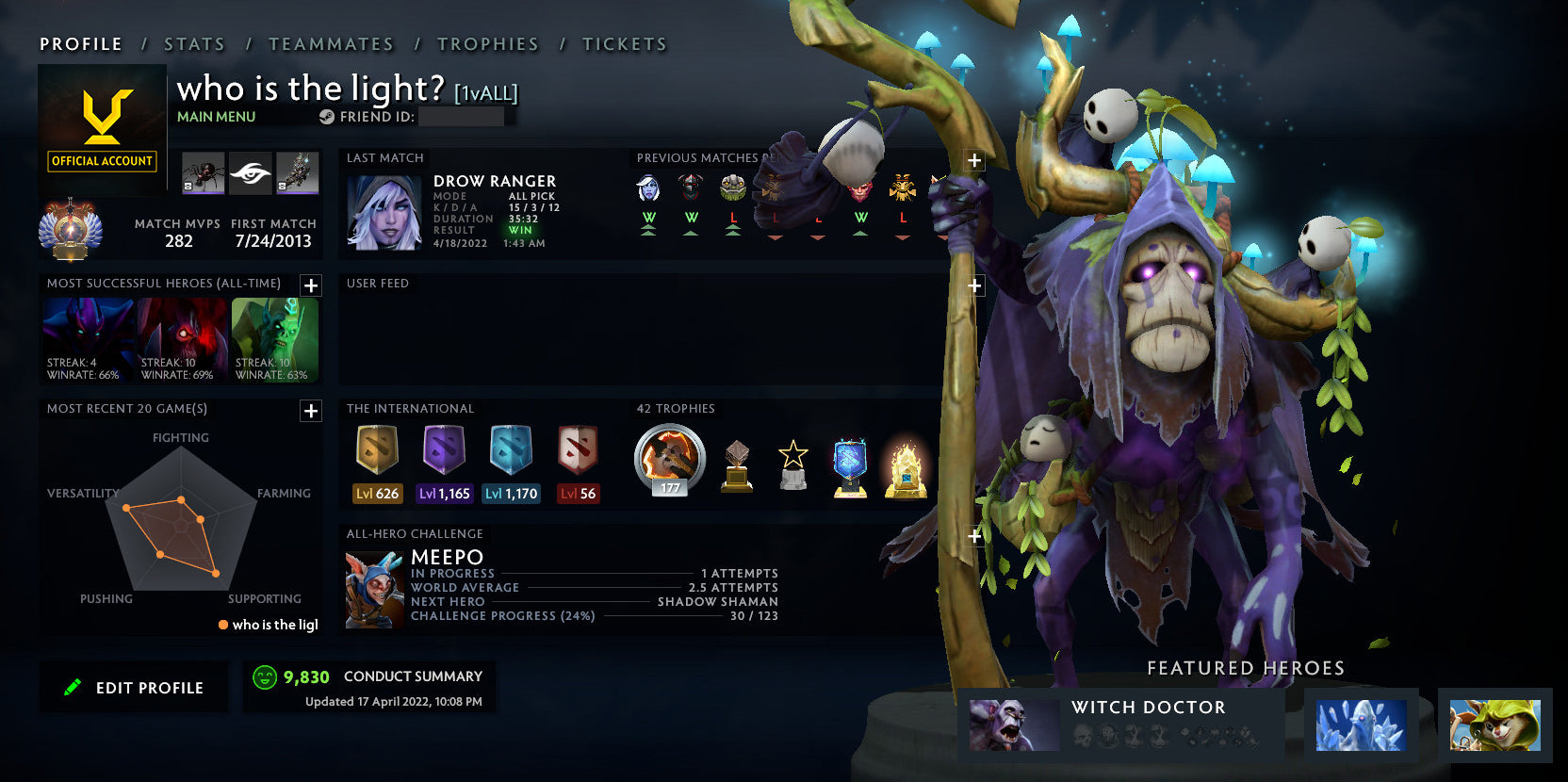Choose the Hoodwink featured hero portrait
This screenshot has height=782, width=1568.
pyautogui.click(x=1494, y=725)
